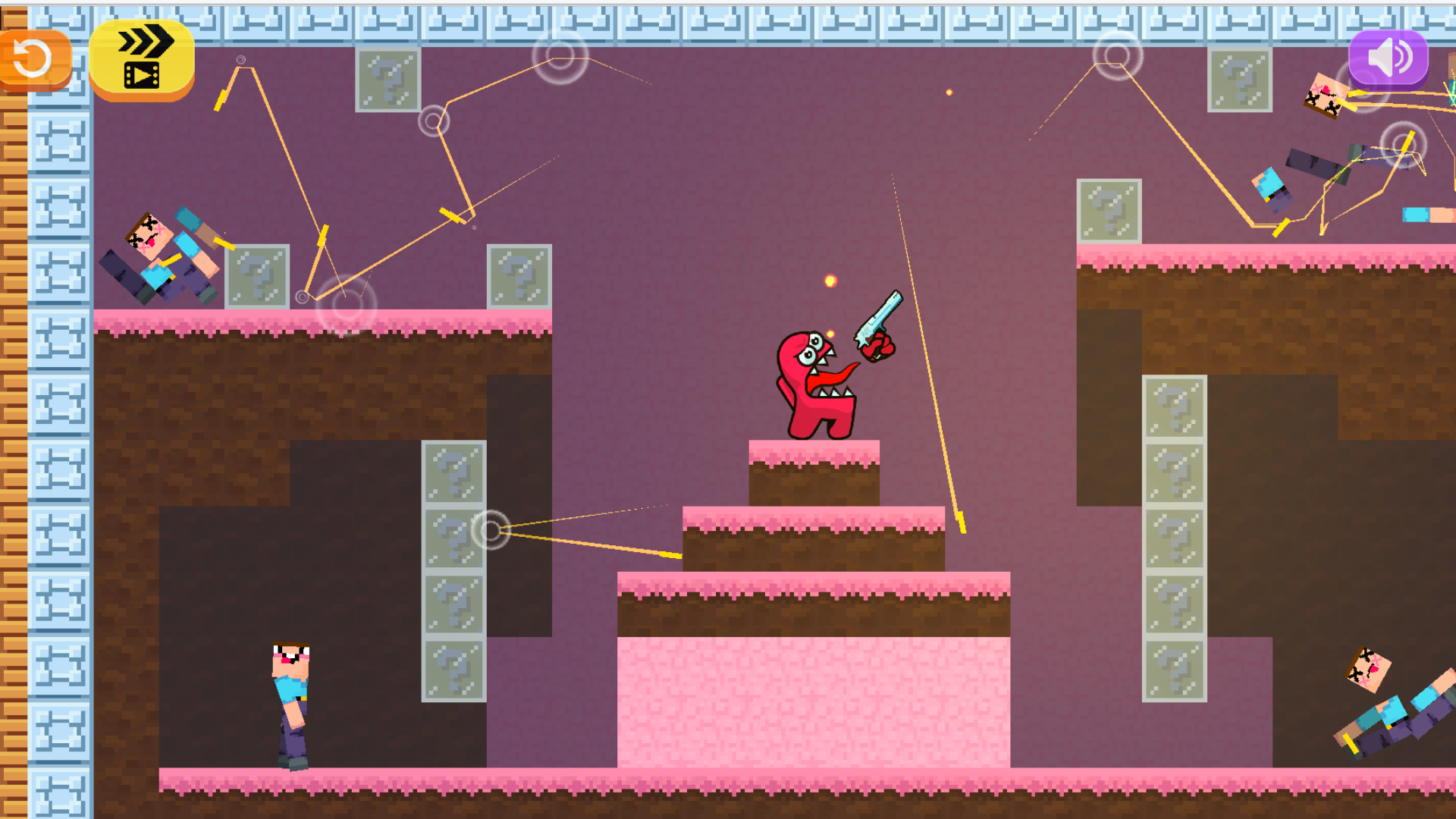Click the ricochet target circle near the bullet trail

tap(491, 529)
